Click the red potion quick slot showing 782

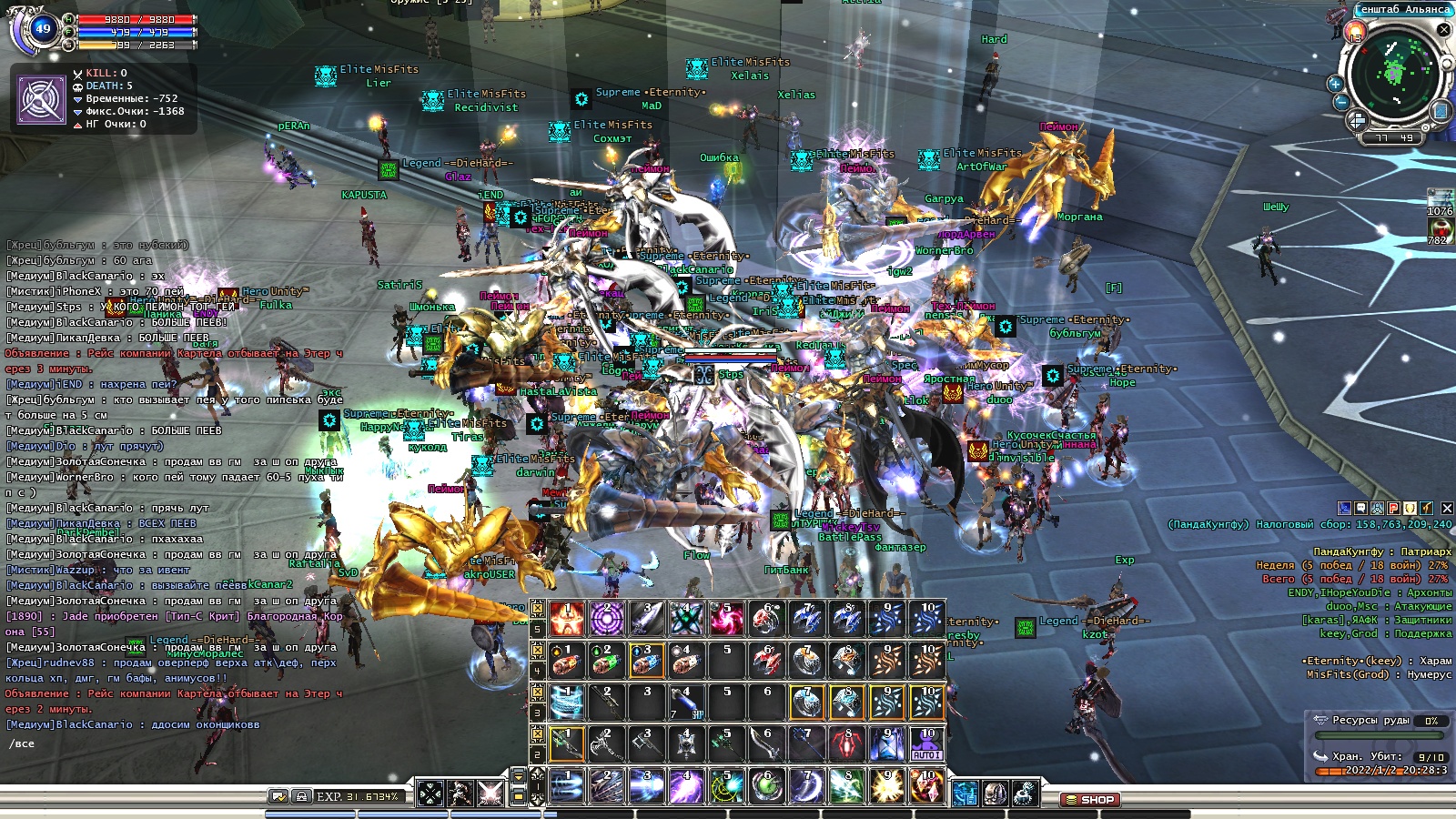pyautogui.click(x=1439, y=228)
